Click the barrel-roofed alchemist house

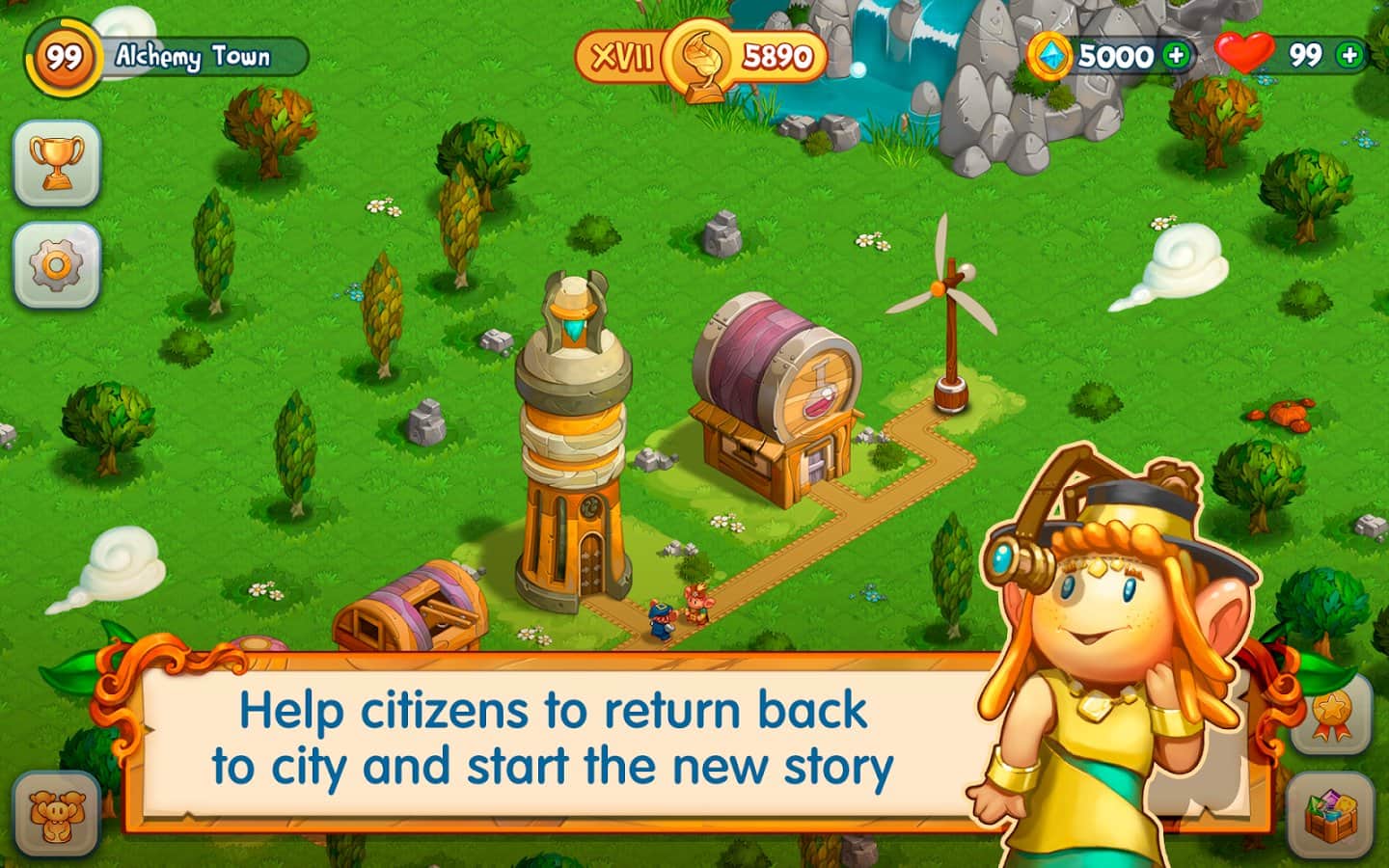pyautogui.click(x=772, y=405)
